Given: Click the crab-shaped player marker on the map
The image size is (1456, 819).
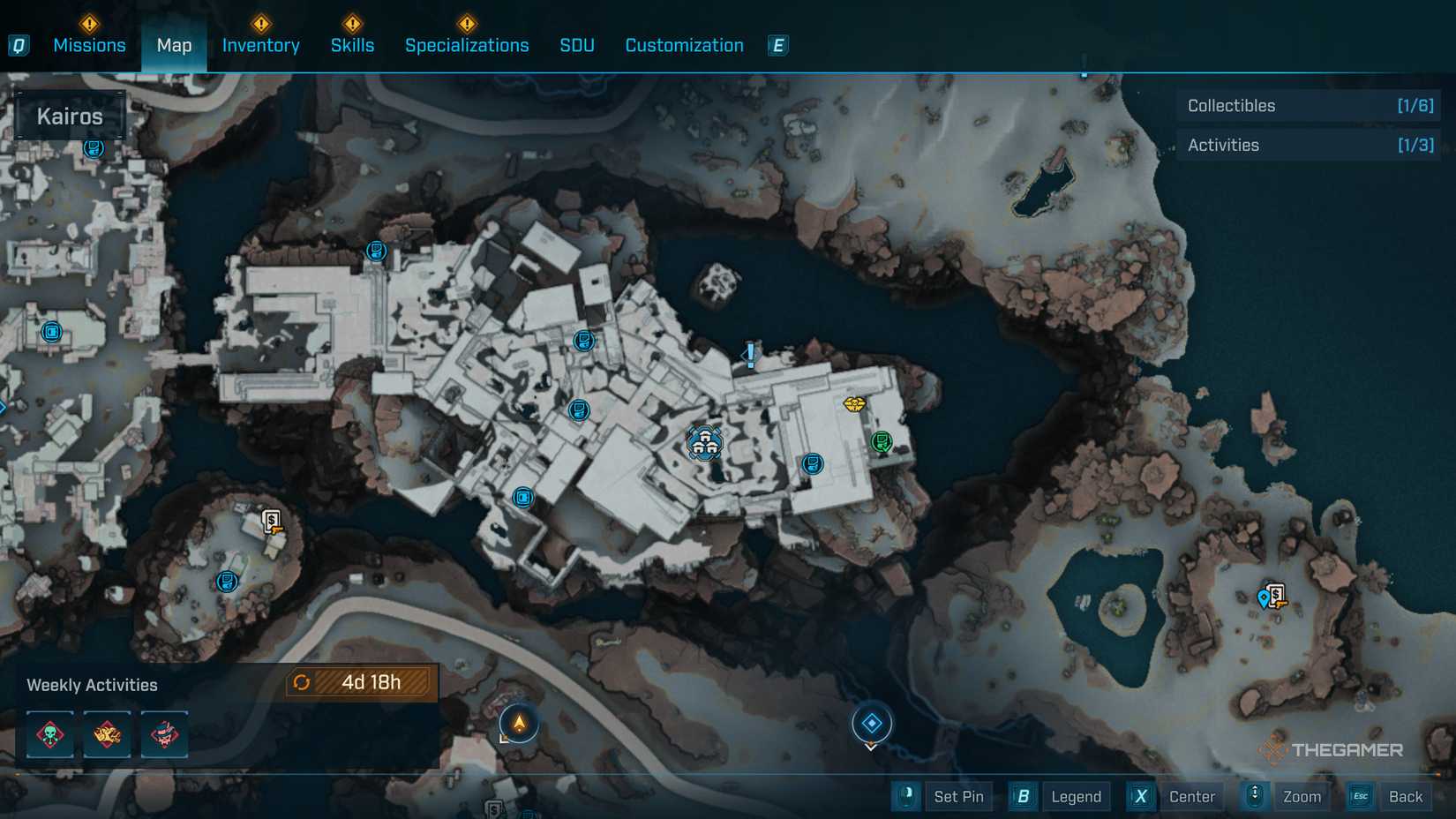Looking at the screenshot, I should [x=703, y=444].
